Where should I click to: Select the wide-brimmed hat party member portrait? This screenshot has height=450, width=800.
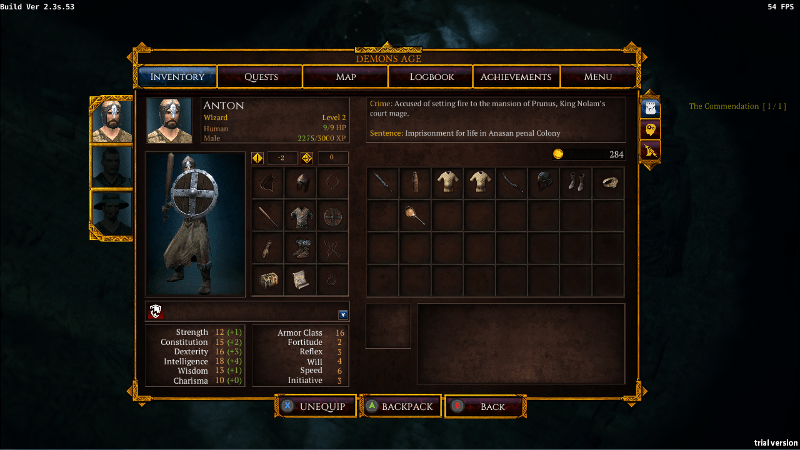(111, 212)
